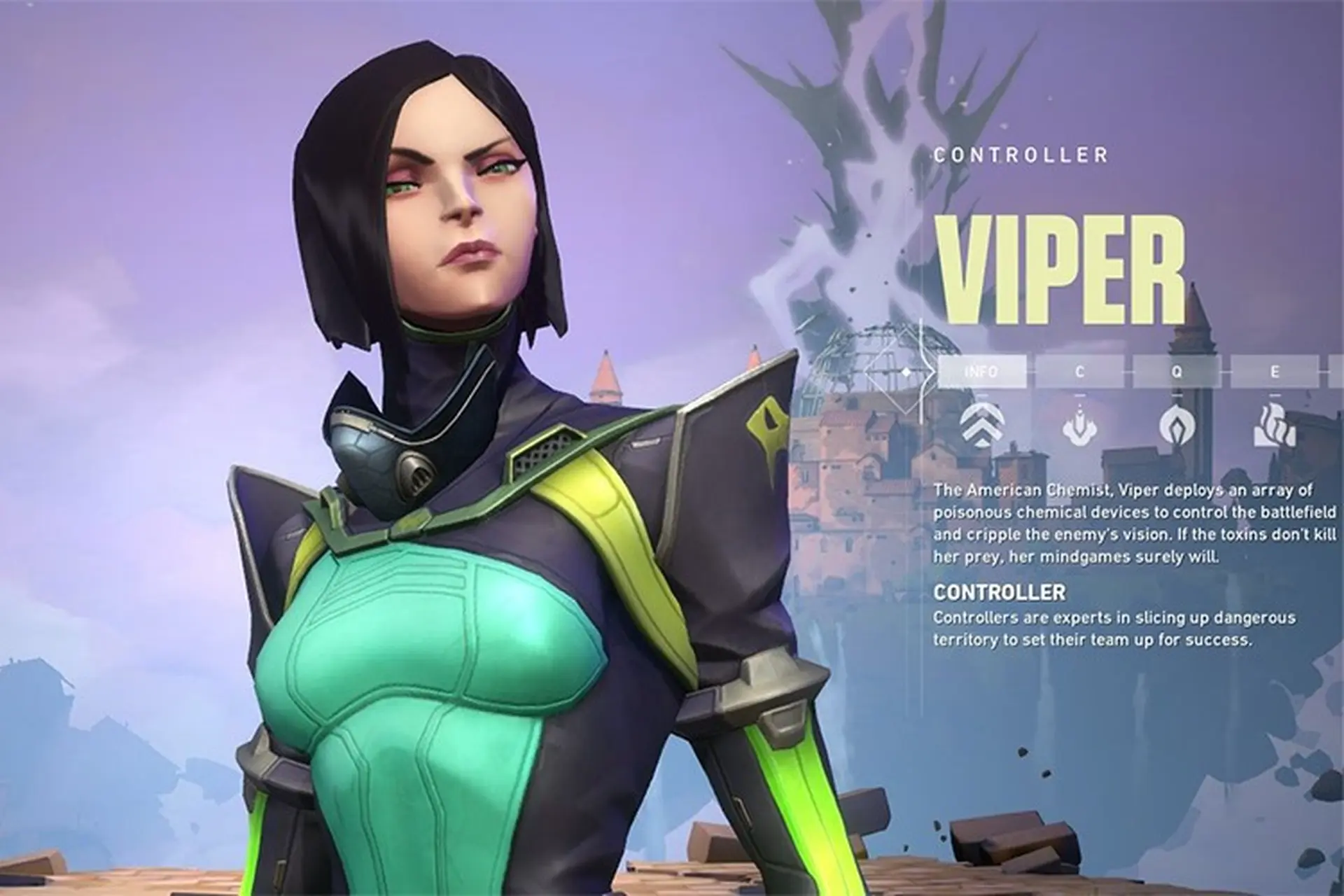Viewport: 1344px width, 896px height.
Task: Switch to the INFO tab
Action: [981, 372]
